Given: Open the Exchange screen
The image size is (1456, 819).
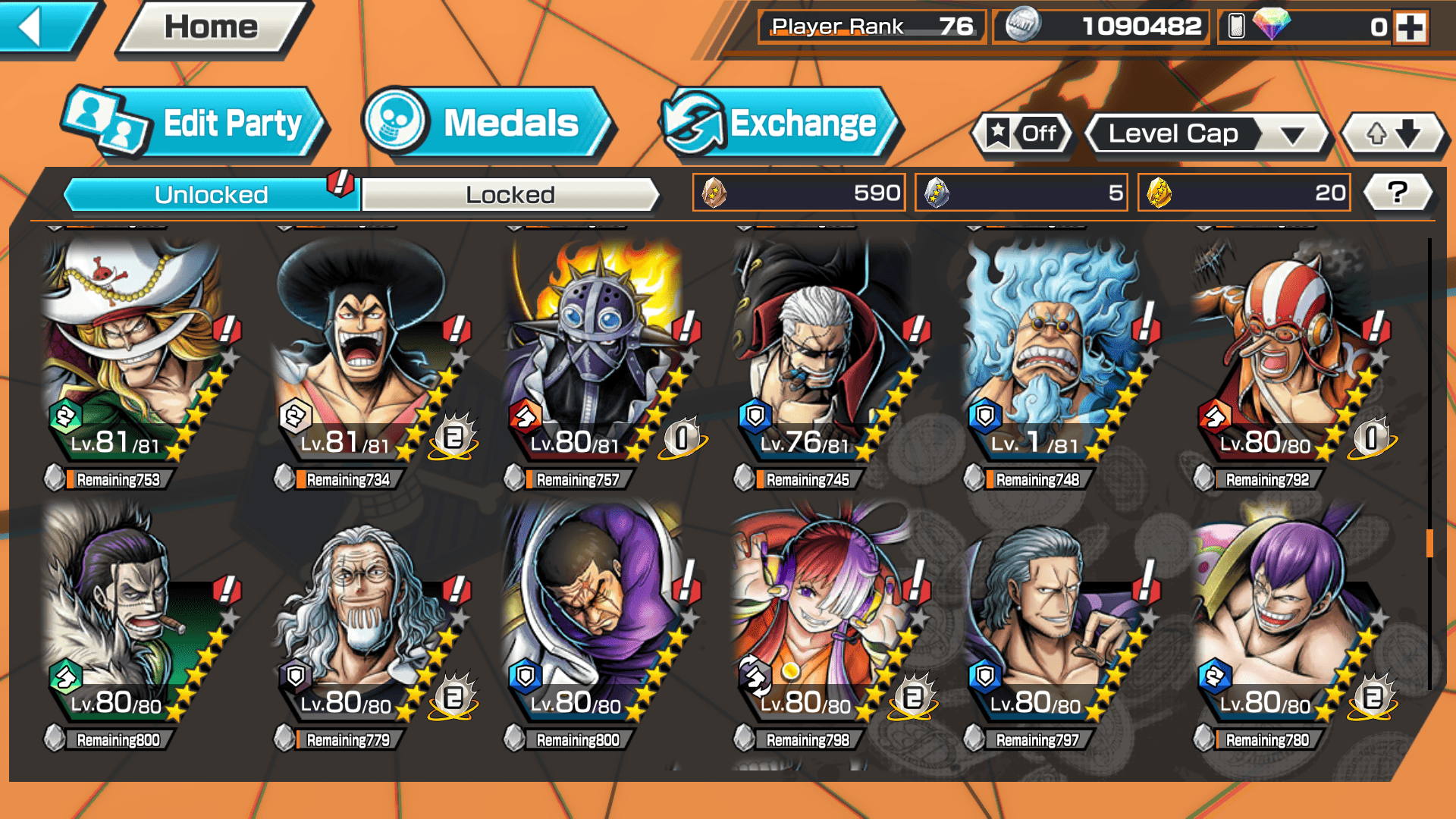Looking at the screenshot, I should coord(781,124).
